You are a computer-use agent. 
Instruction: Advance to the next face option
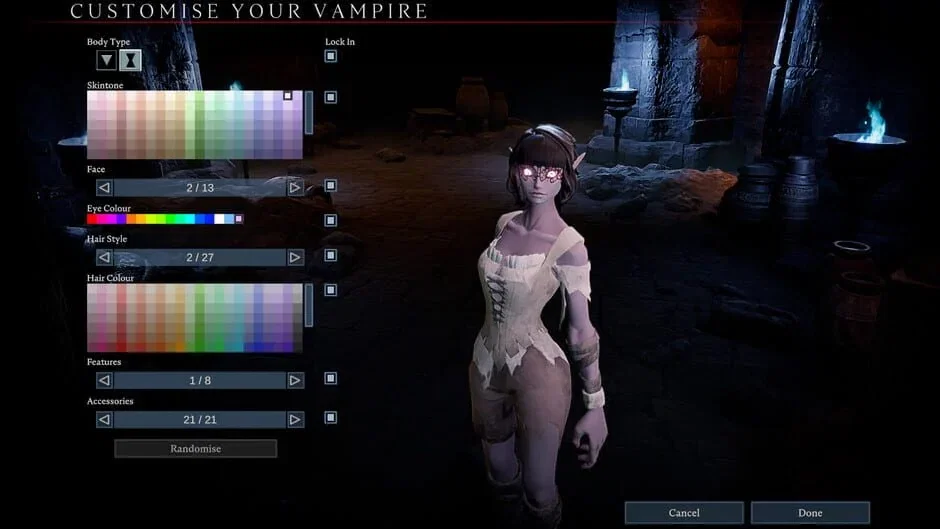click(x=295, y=187)
